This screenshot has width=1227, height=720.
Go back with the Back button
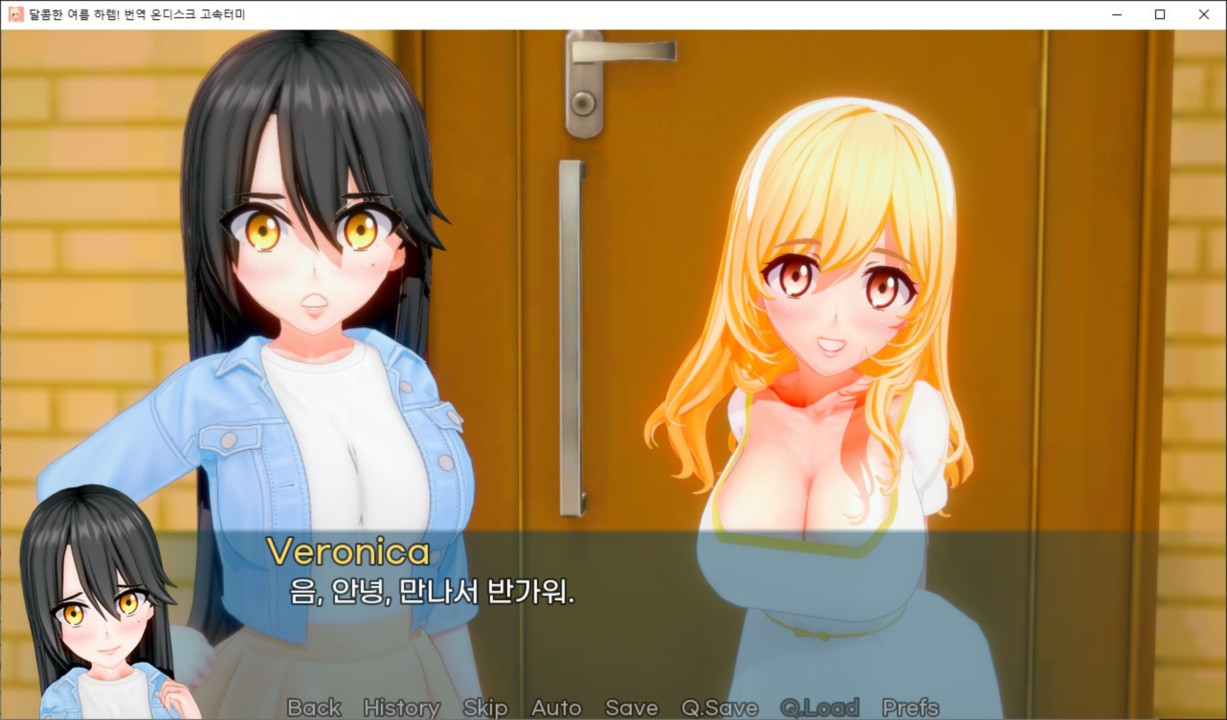coord(314,707)
